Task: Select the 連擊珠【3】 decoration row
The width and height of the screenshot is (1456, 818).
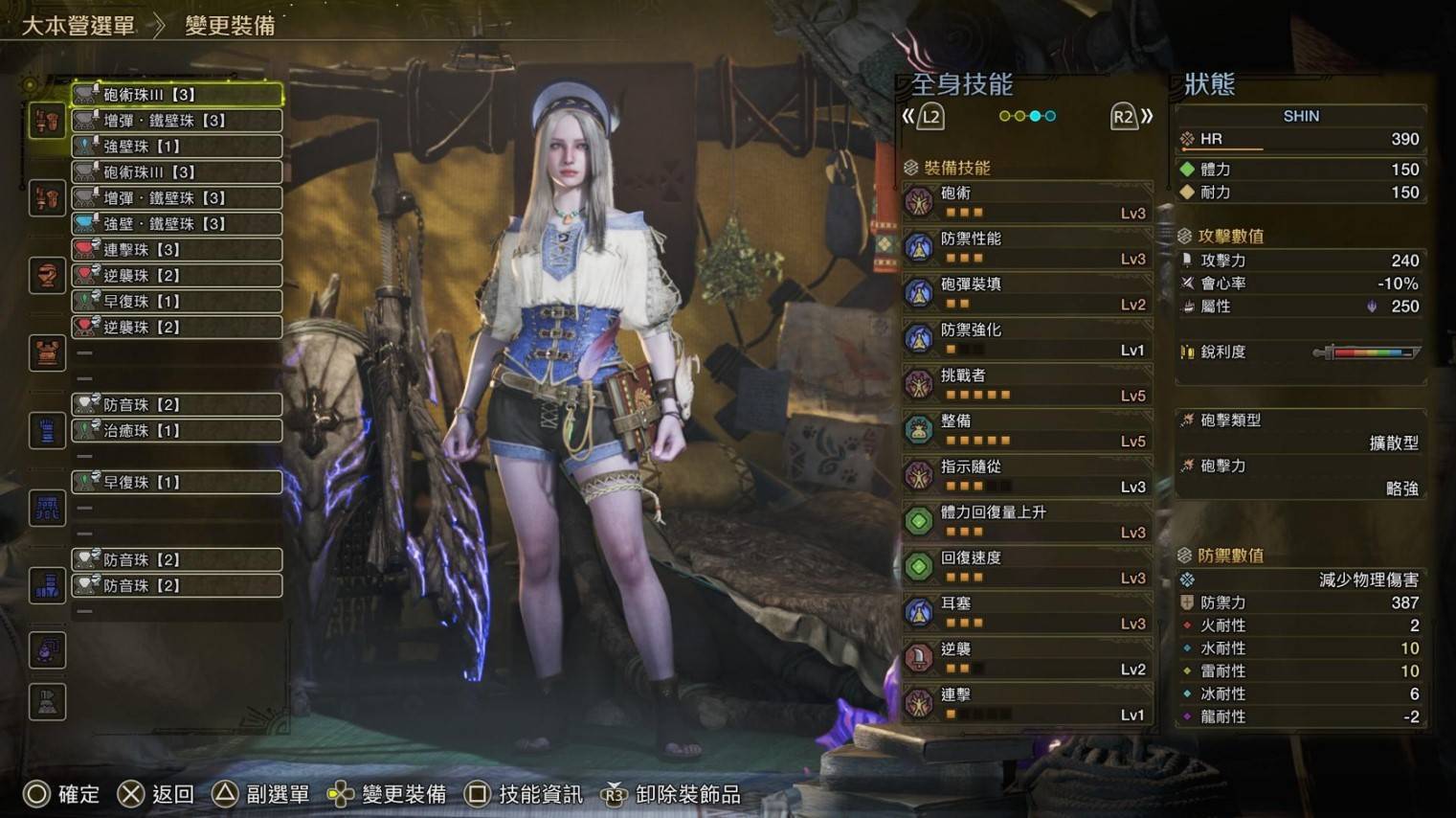Action: pyautogui.click(x=177, y=250)
